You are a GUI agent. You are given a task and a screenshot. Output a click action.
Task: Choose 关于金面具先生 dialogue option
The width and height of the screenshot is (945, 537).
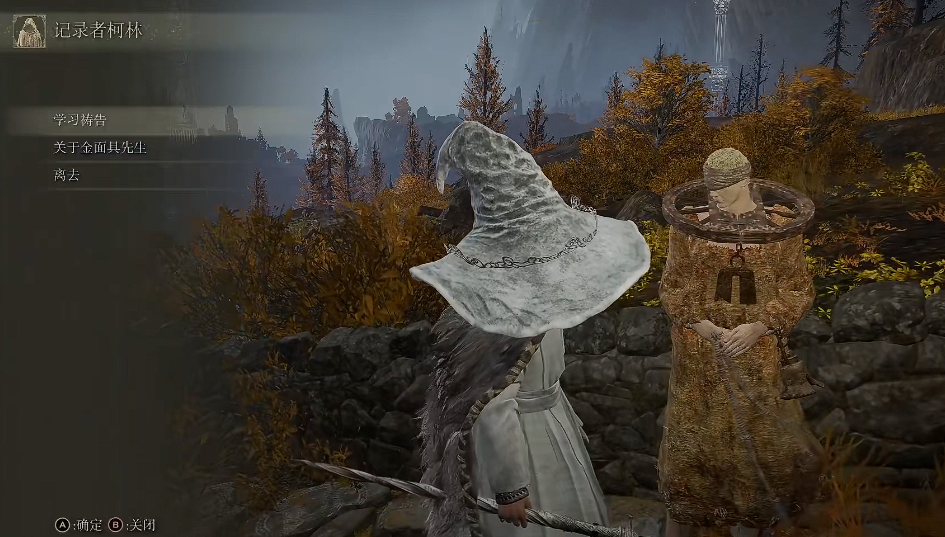100,147
